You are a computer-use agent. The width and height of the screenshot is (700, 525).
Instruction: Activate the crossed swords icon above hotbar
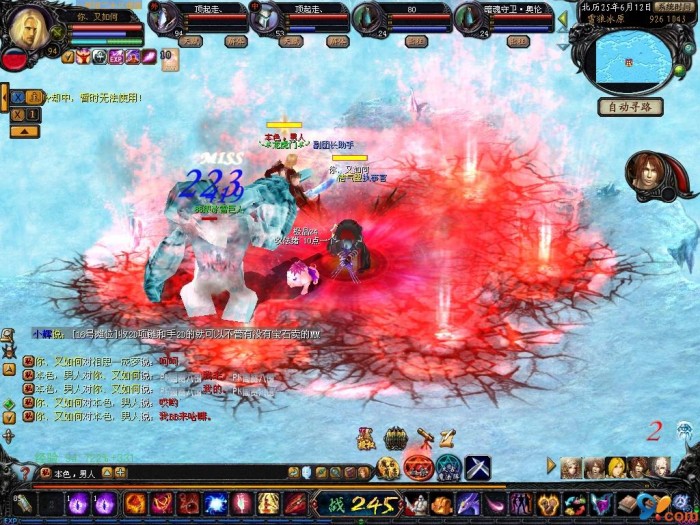pos(477,466)
